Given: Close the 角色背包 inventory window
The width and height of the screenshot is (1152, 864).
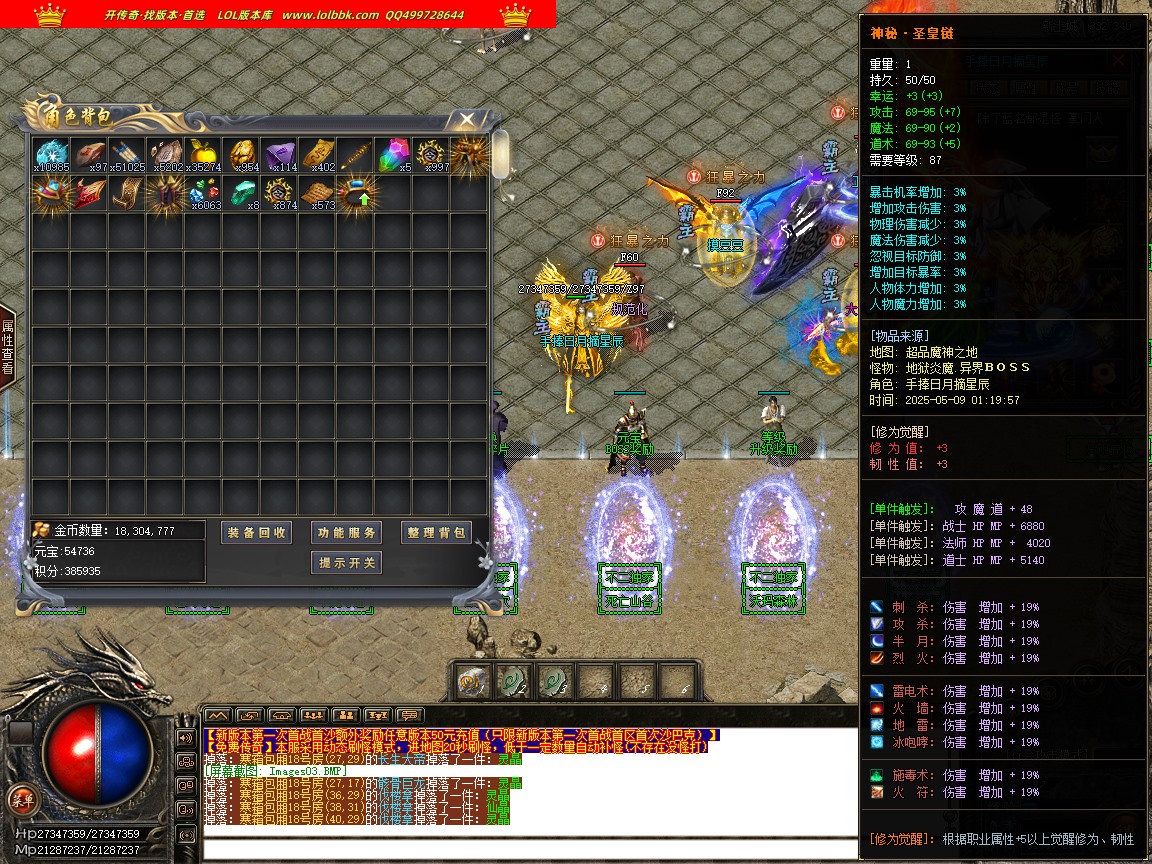Looking at the screenshot, I should click(466, 120).
